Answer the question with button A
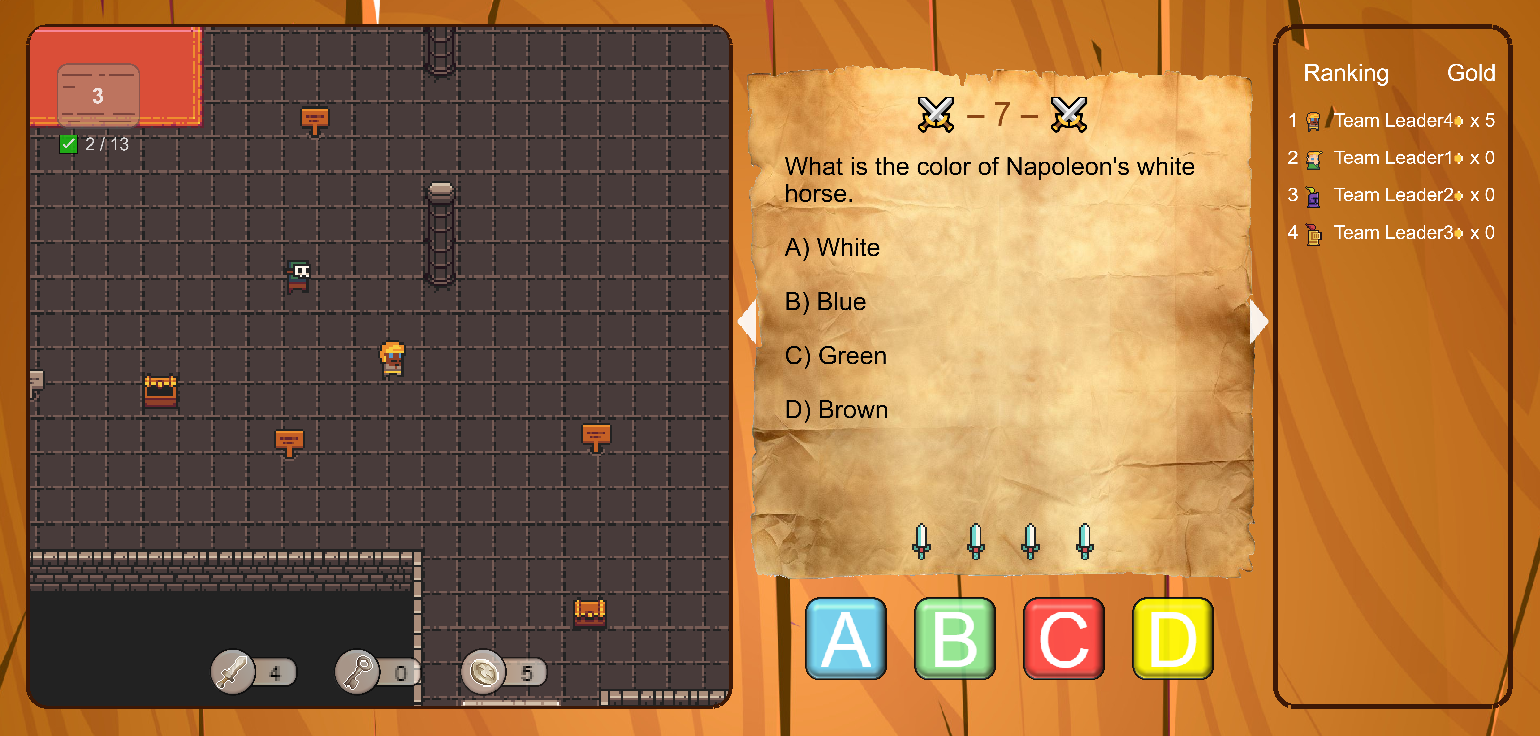Screen dimensions: 1540x736 click(846, 638)
